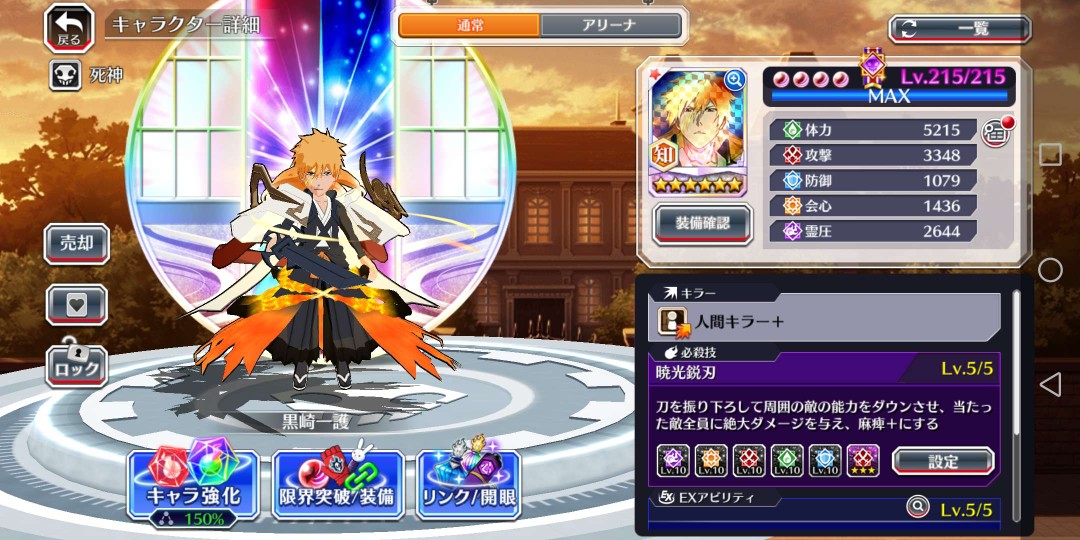
Task: Open 限界突破/装備 menu
Action: pos(338,486)
